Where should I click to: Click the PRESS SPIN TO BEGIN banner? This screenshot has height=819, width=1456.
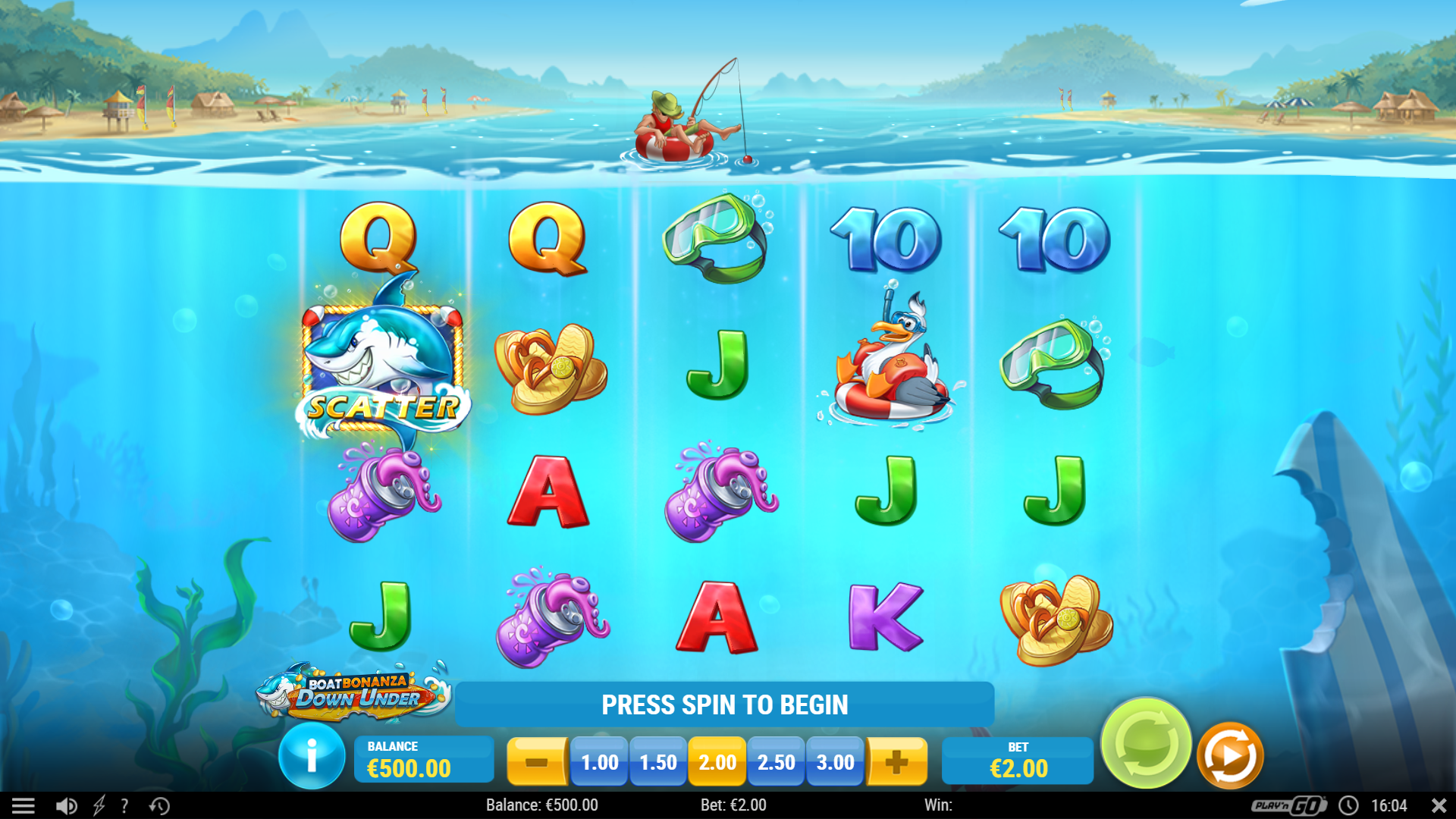[725, 704]
